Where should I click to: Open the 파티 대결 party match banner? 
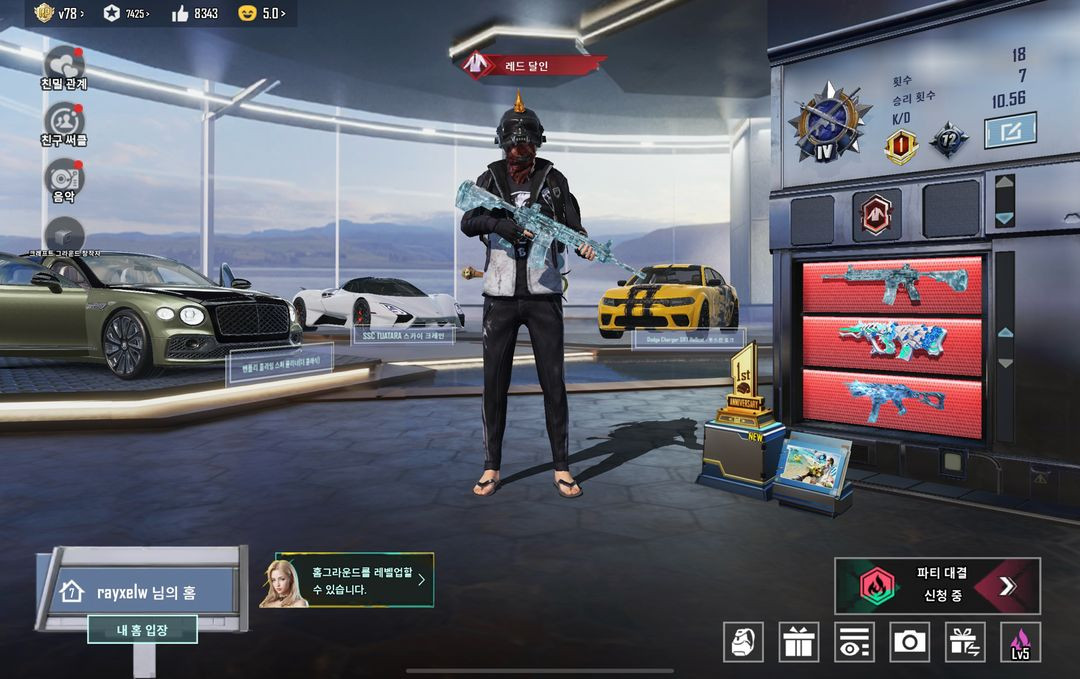[937, 586]
